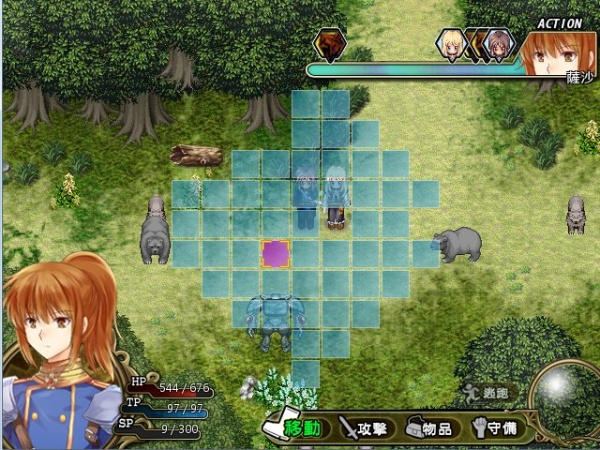The width and height of the screenshot is (600, 450).
Task: Click the brown-haired character turn-order portrait
Action: [x=497, y=45]
